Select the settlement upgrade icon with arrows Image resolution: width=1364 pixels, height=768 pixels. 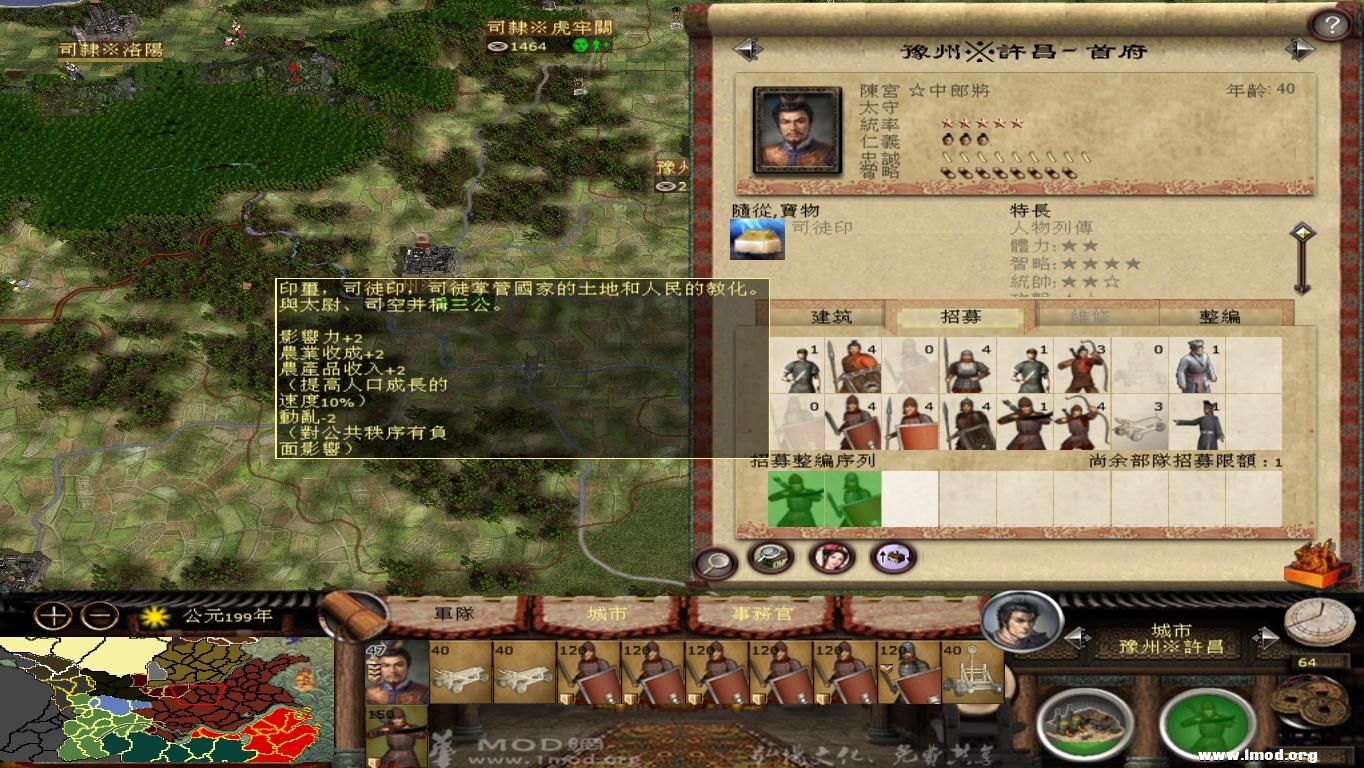pos(891,560)
